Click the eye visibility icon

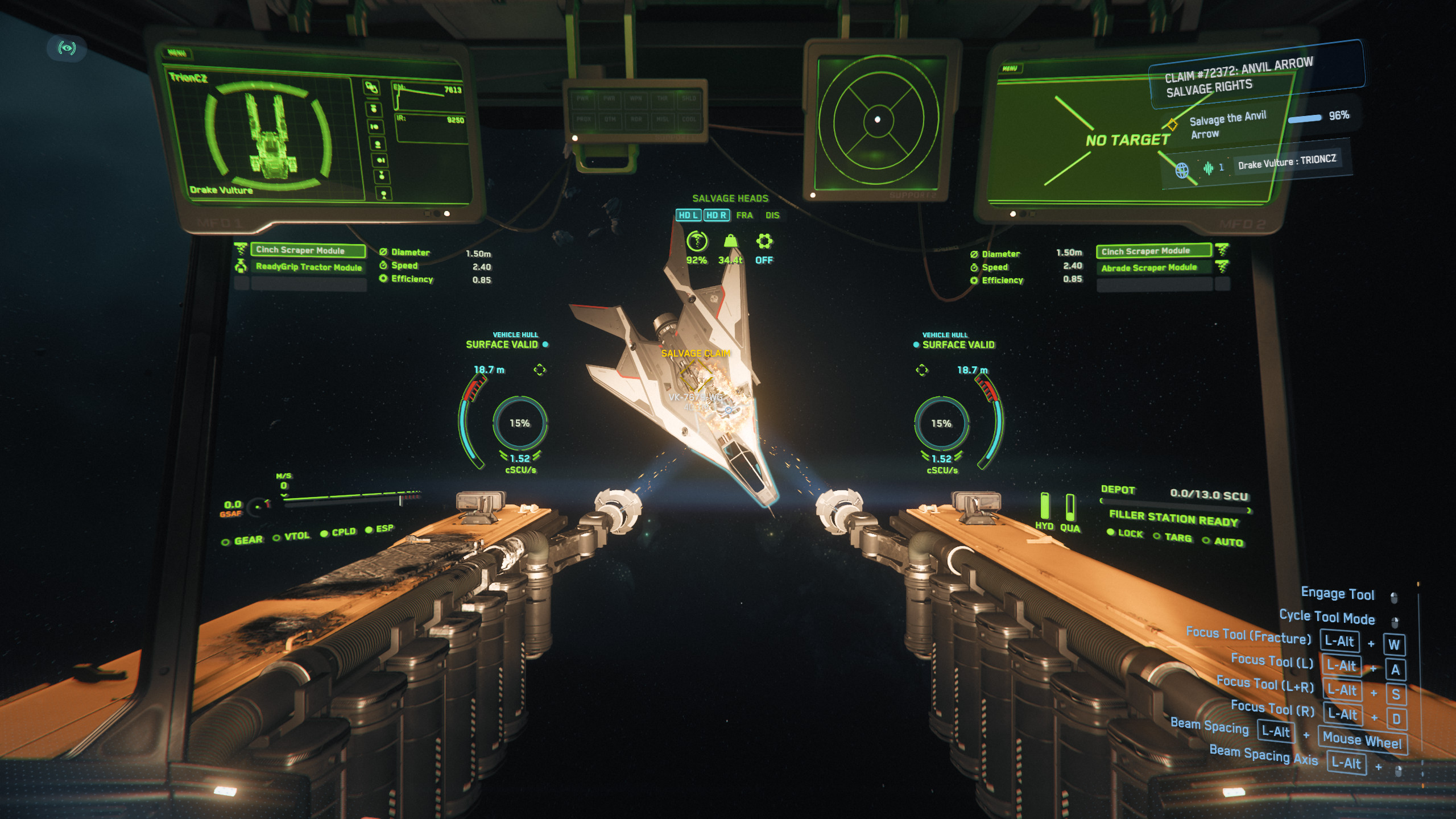[x=67, y=48]
